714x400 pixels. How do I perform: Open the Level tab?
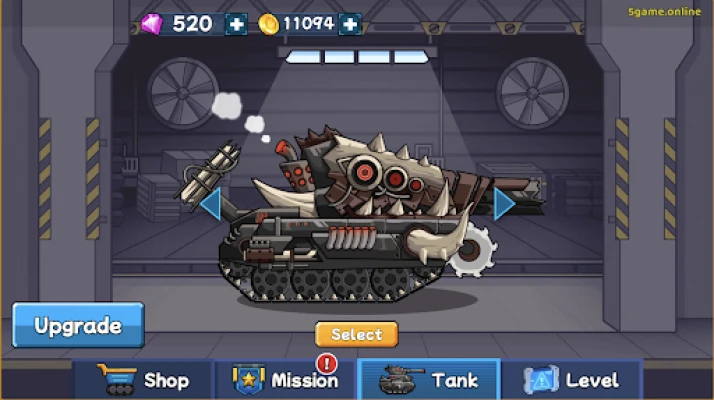click(x=571, y=380)
